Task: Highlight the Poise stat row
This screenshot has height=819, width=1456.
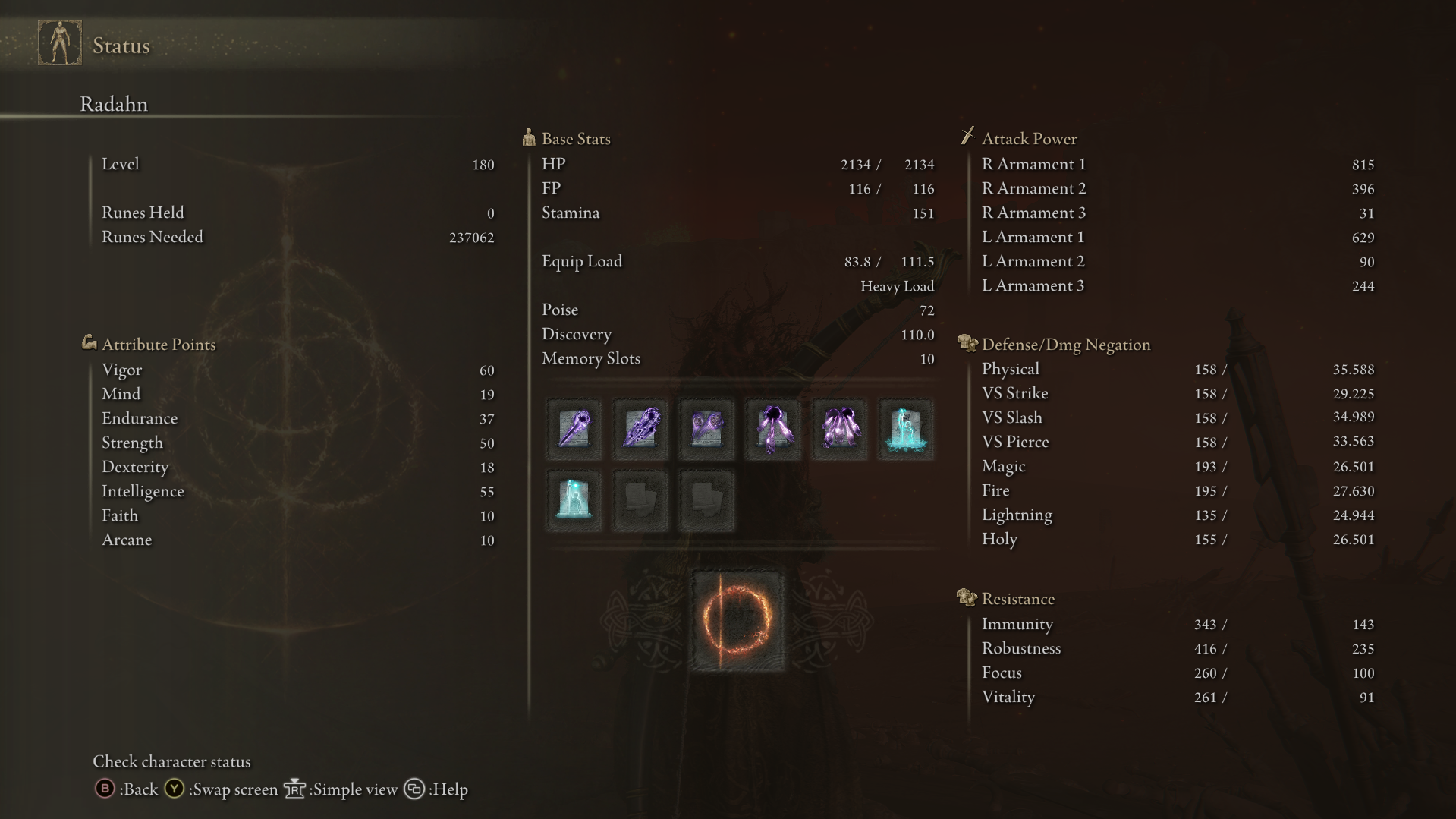Action: click(737, 310)
